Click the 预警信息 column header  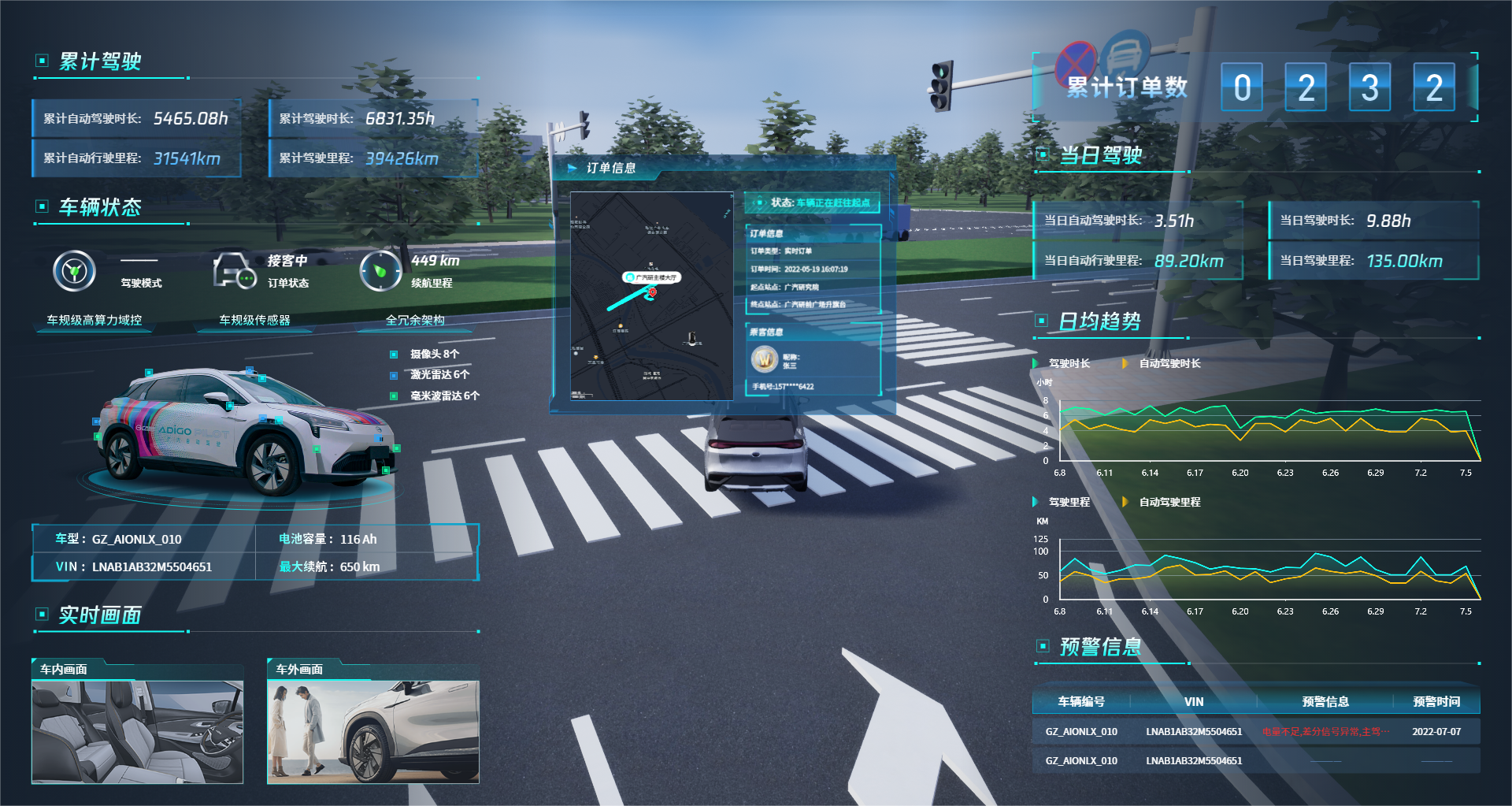(x=1325, y=701)
